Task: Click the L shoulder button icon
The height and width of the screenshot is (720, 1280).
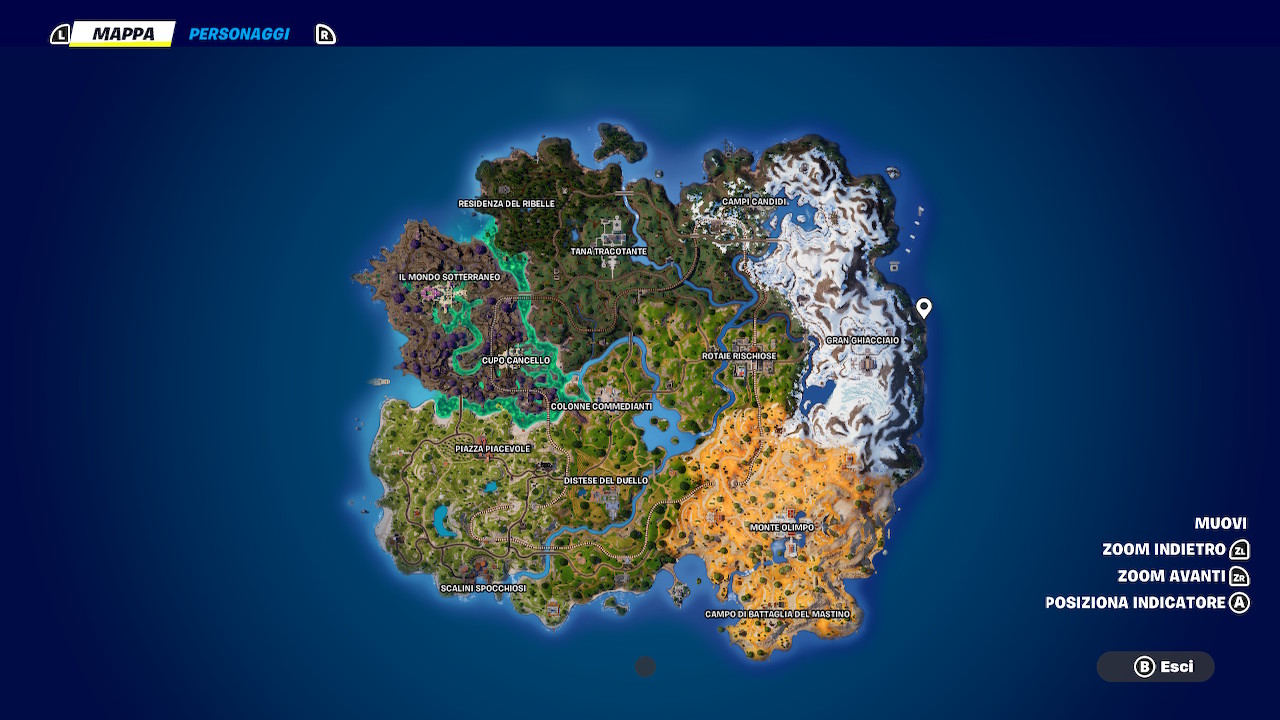Action: click(61, 32)
